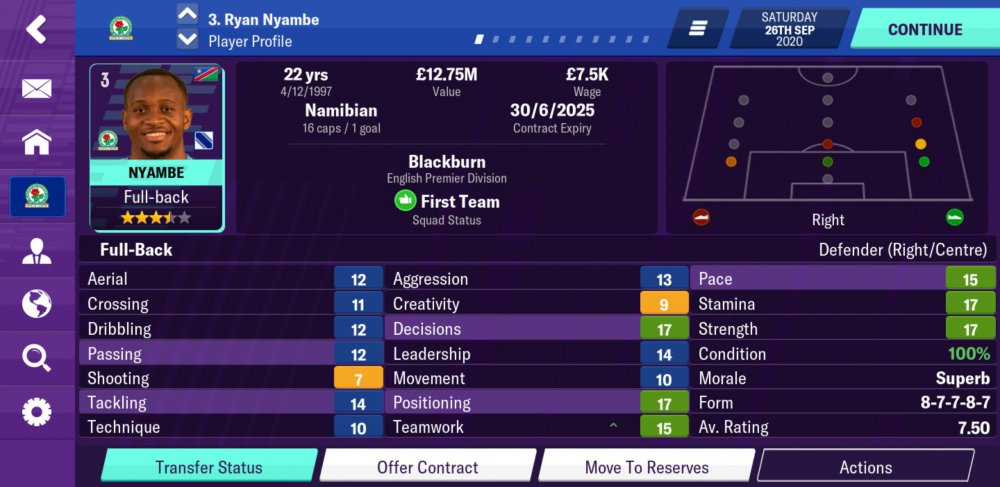This screenshot has height=487, width=1000.
Task: Open the hamburger menu button
Action: 697,29
